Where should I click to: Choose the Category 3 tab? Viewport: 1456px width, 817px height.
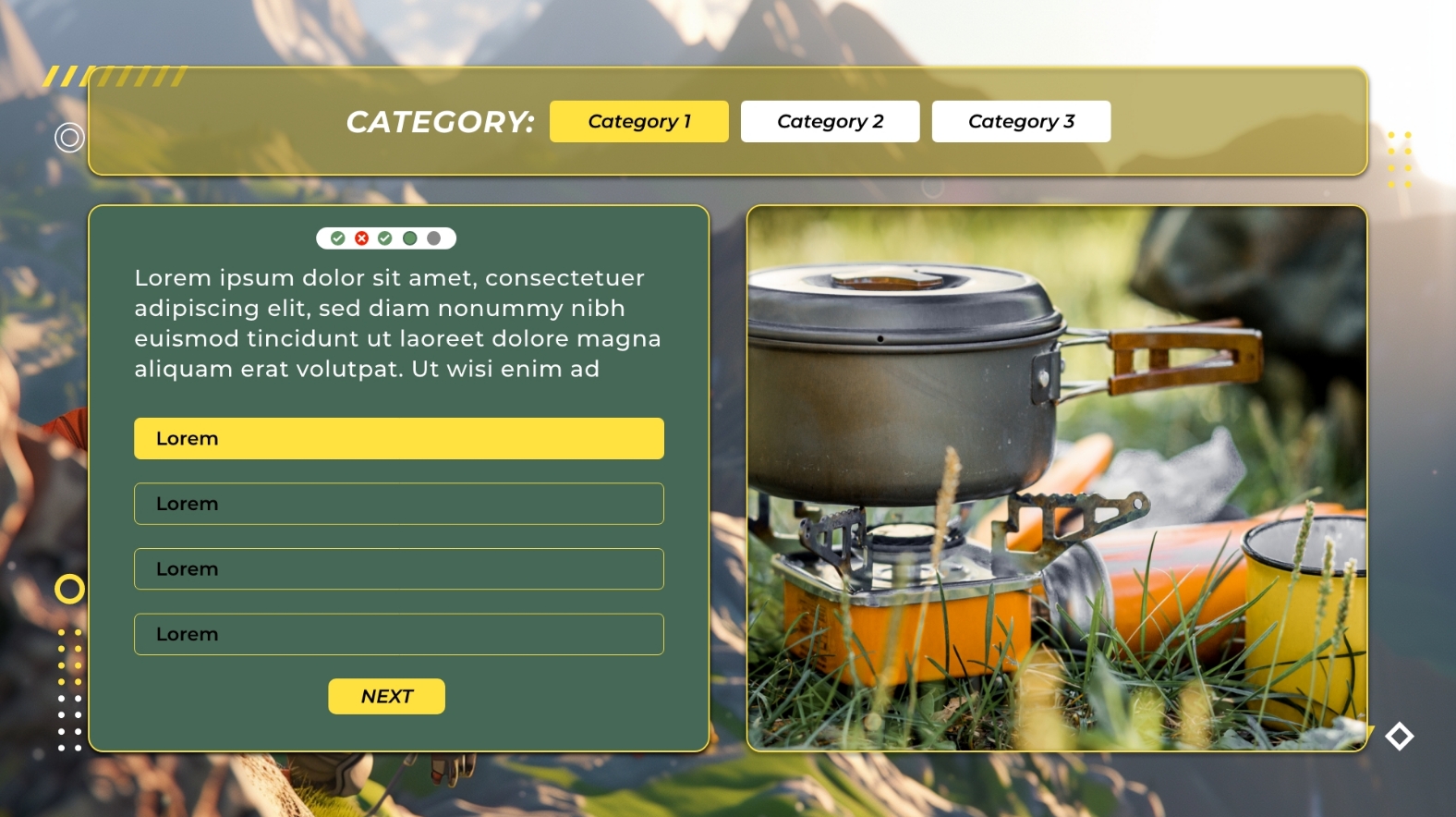(1021, 121)
